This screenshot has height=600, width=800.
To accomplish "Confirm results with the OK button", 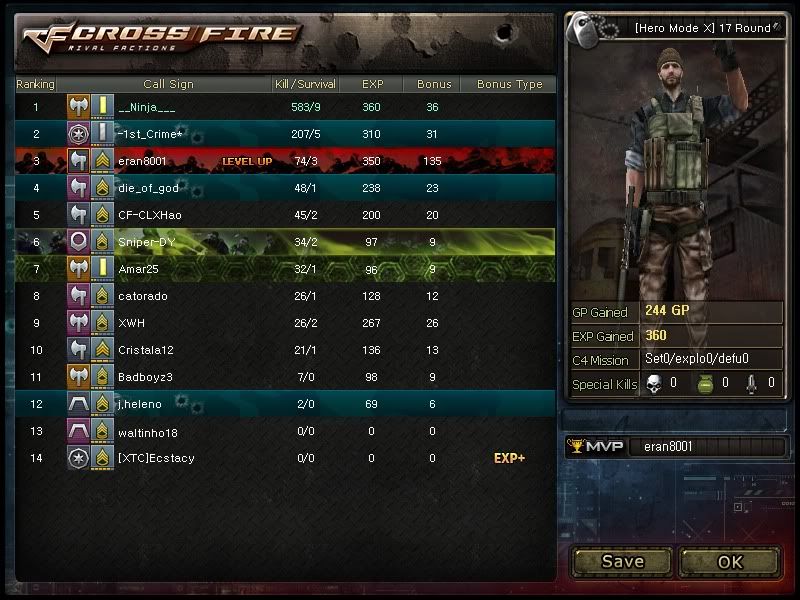I will [730, 562].
